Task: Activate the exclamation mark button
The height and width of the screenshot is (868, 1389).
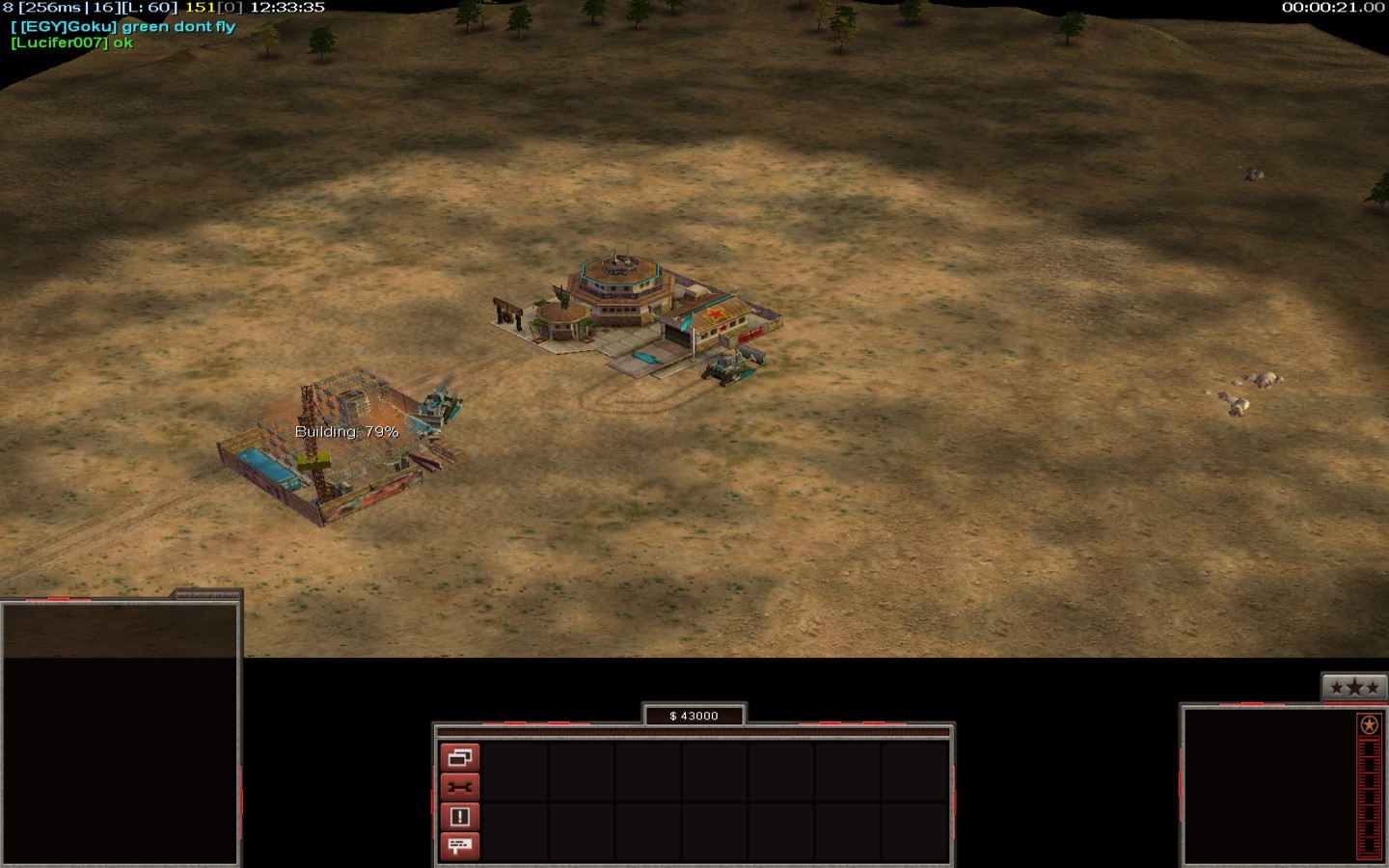Action: point(459,817)
